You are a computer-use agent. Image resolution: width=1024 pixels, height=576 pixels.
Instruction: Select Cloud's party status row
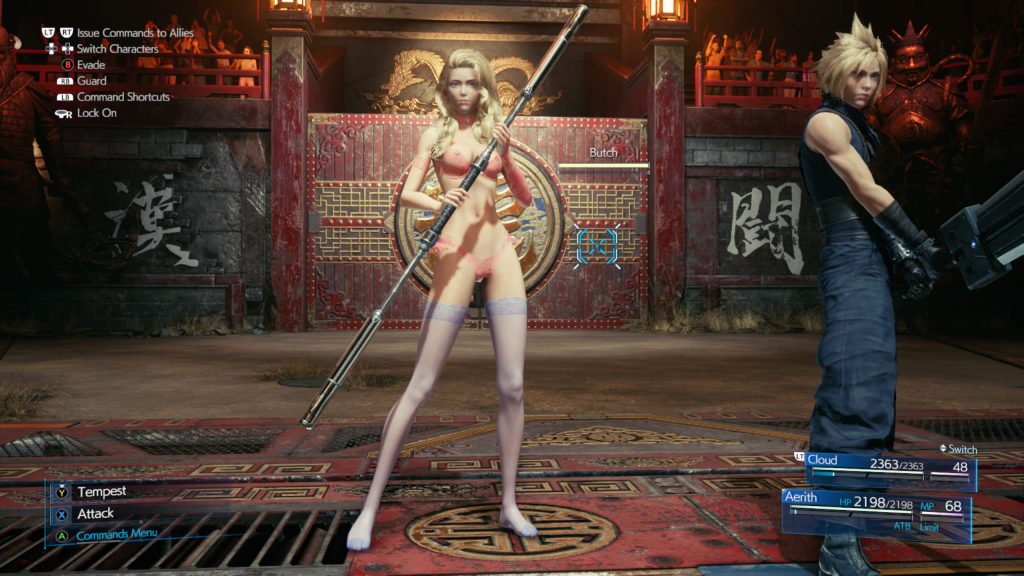(x=888, y=467)
